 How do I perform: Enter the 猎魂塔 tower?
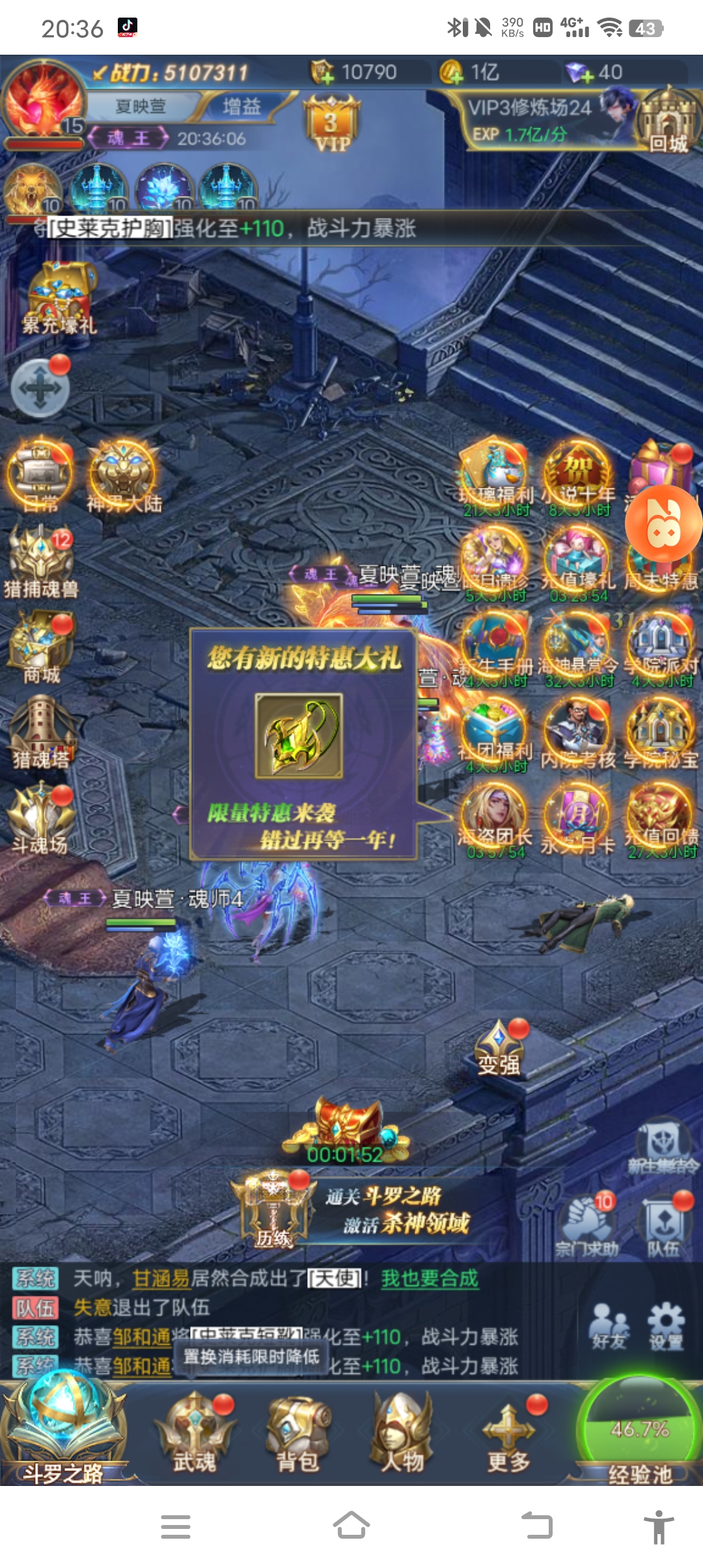(41, 732)
